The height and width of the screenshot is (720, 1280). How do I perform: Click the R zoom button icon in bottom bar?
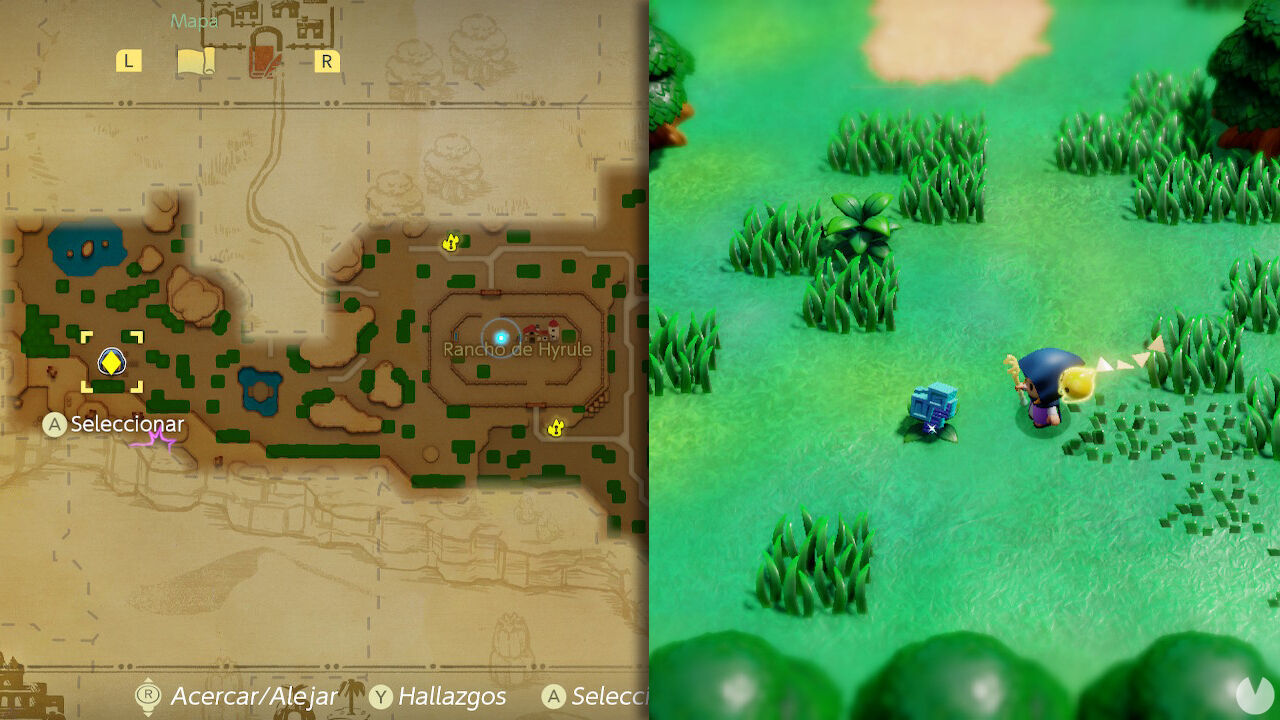click(147, 697)
